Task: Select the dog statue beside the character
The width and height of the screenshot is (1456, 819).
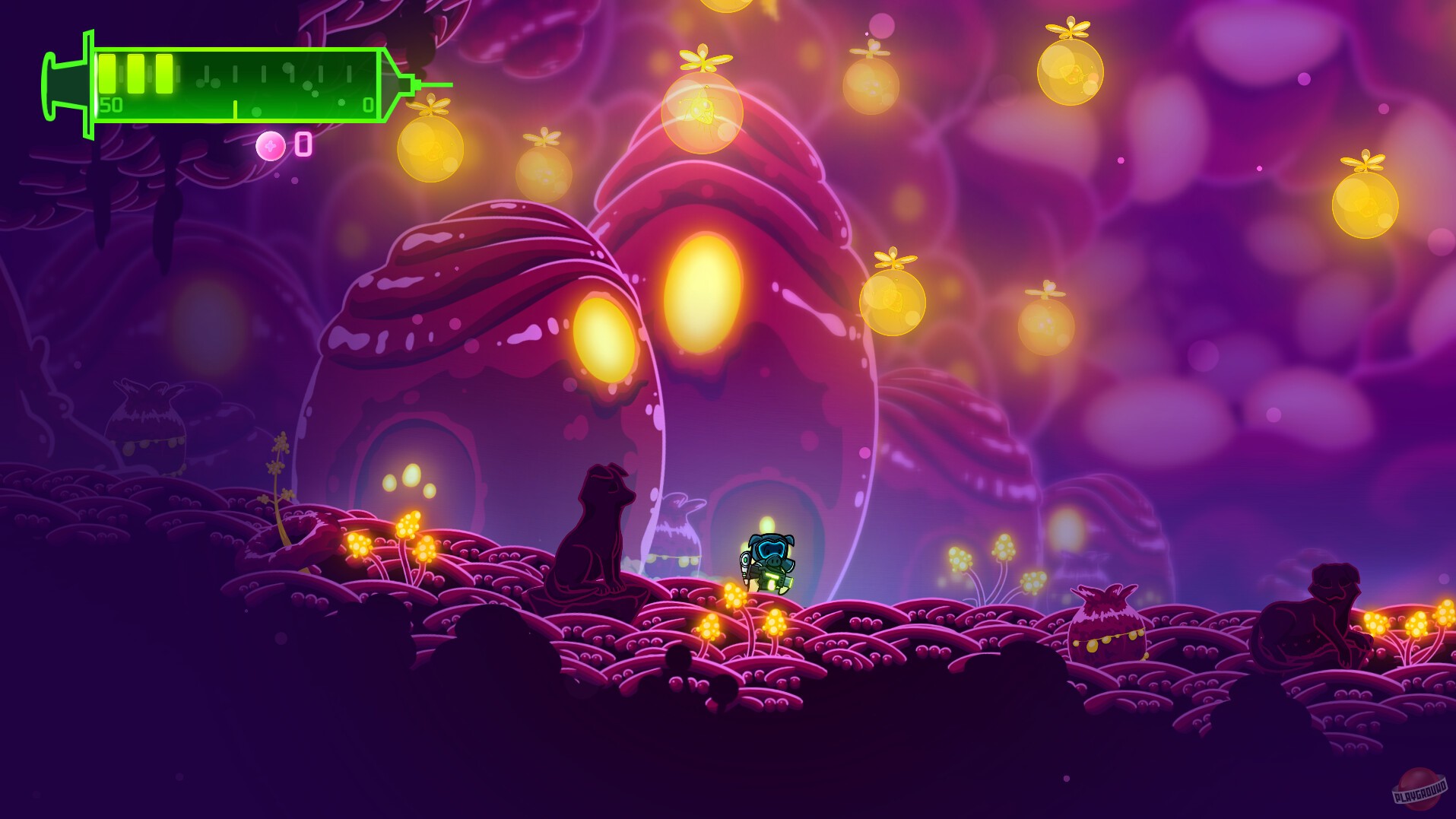Action: click(x=597, y=529)
